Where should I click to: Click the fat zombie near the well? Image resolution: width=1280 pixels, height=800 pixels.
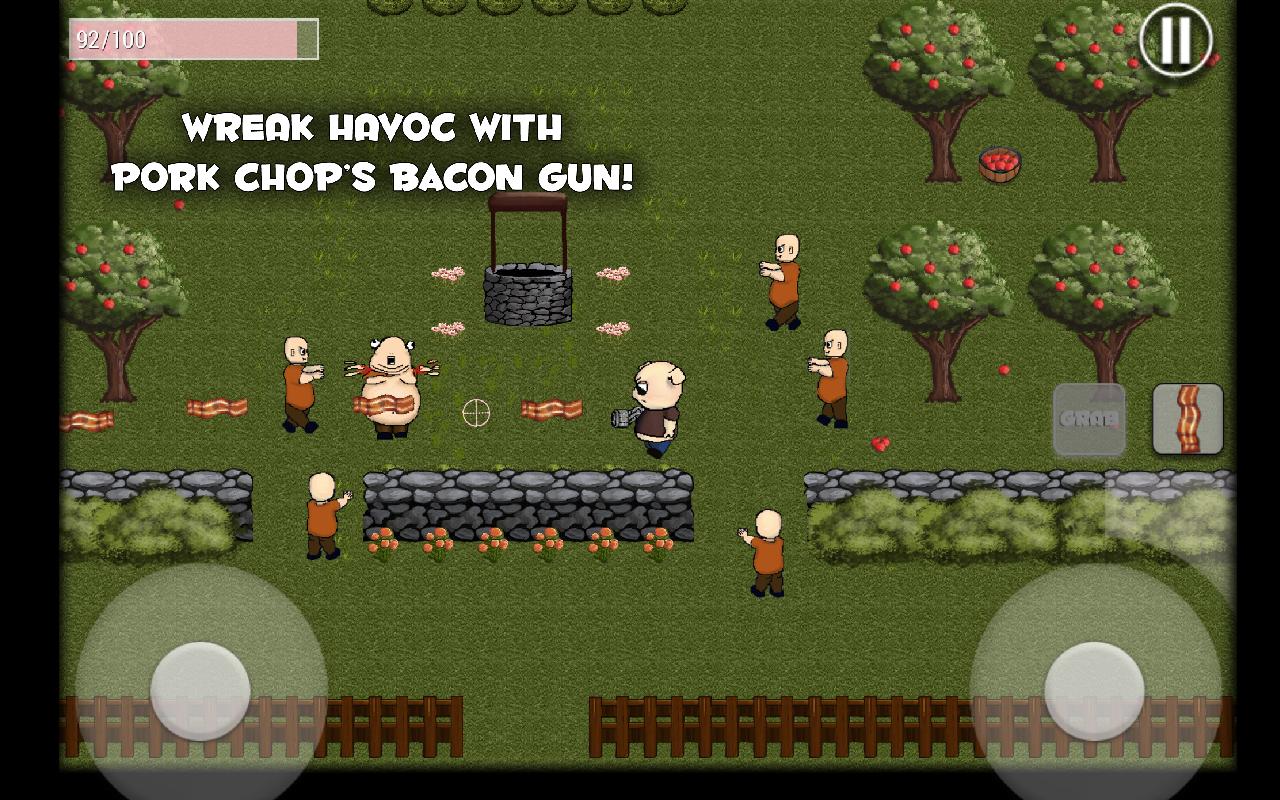393,385
